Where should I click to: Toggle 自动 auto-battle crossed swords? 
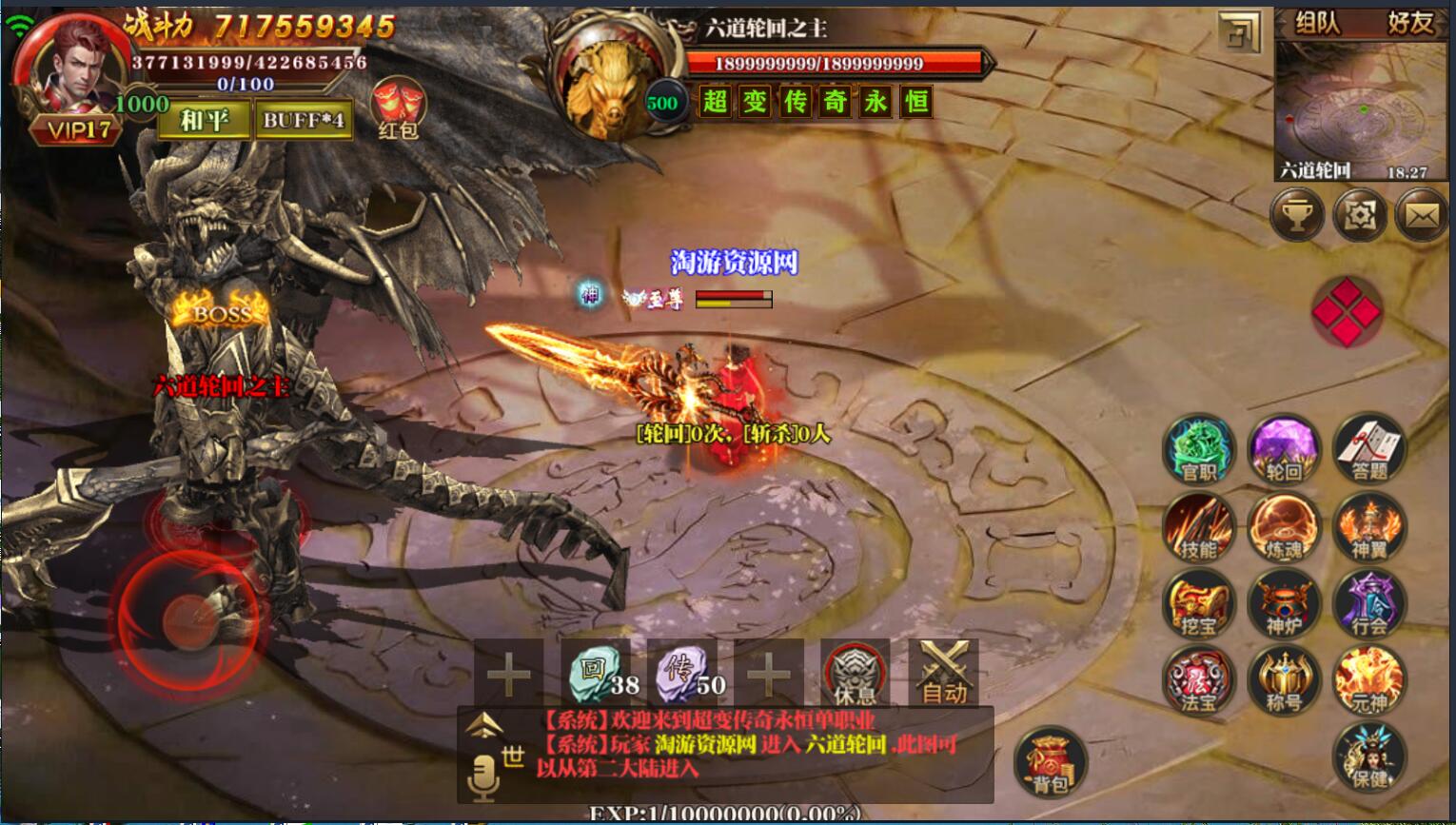click(x=943, y=673)
